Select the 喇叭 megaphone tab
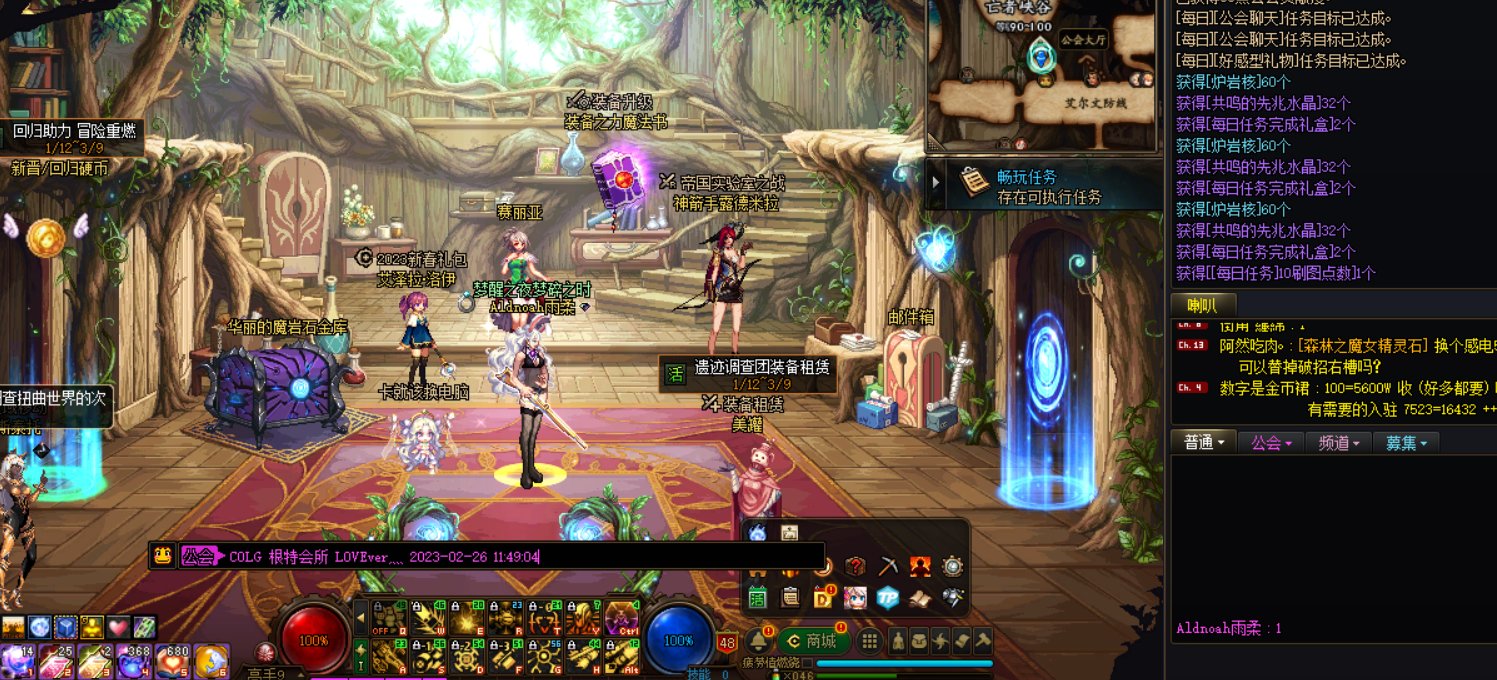Viewport: 1497px width, 680px height. pos(1202,305)
